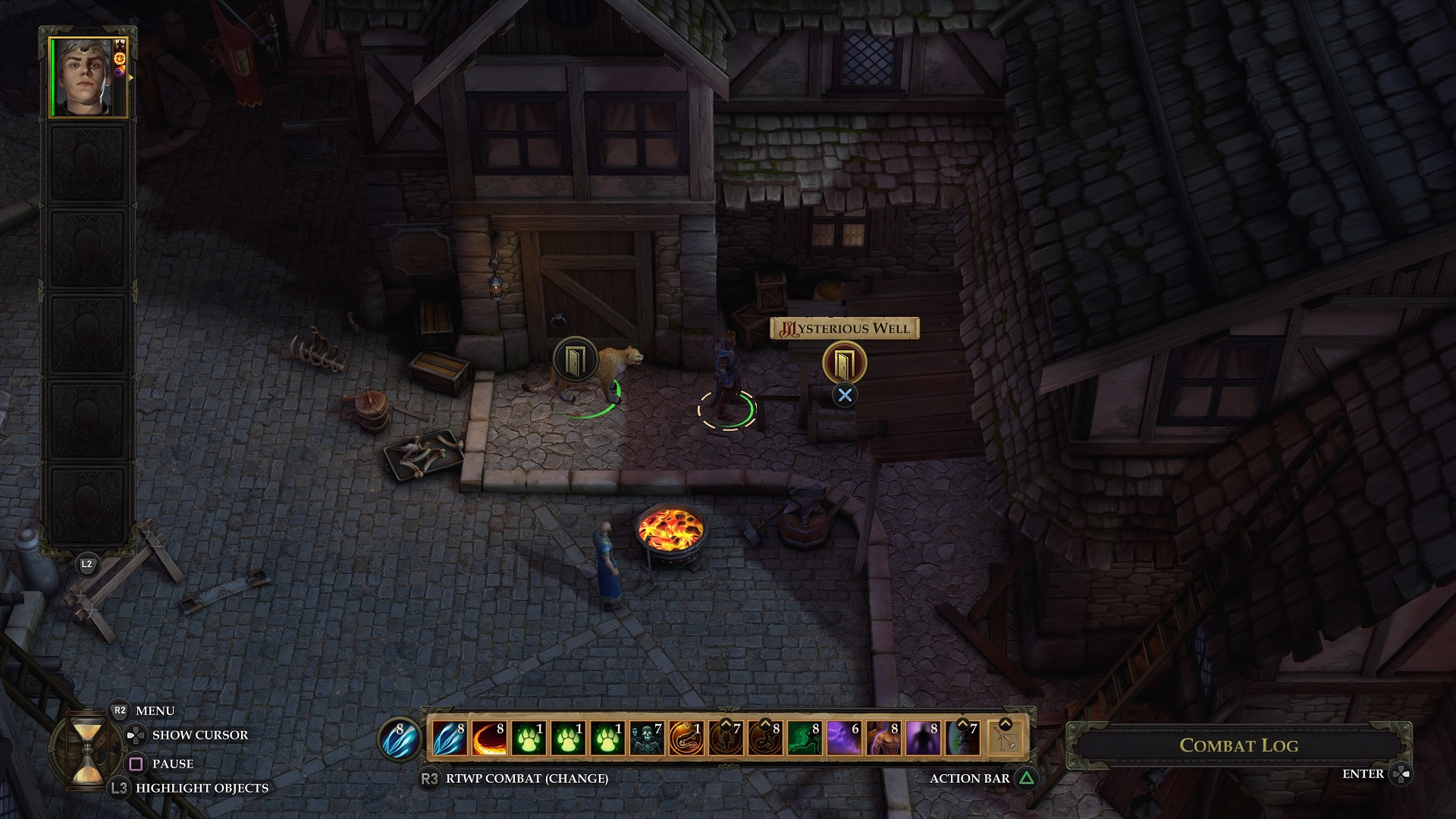Screen dimensions: 1456x819
Task: Select the coiled snake ability icon
Action: click(765, 738)
